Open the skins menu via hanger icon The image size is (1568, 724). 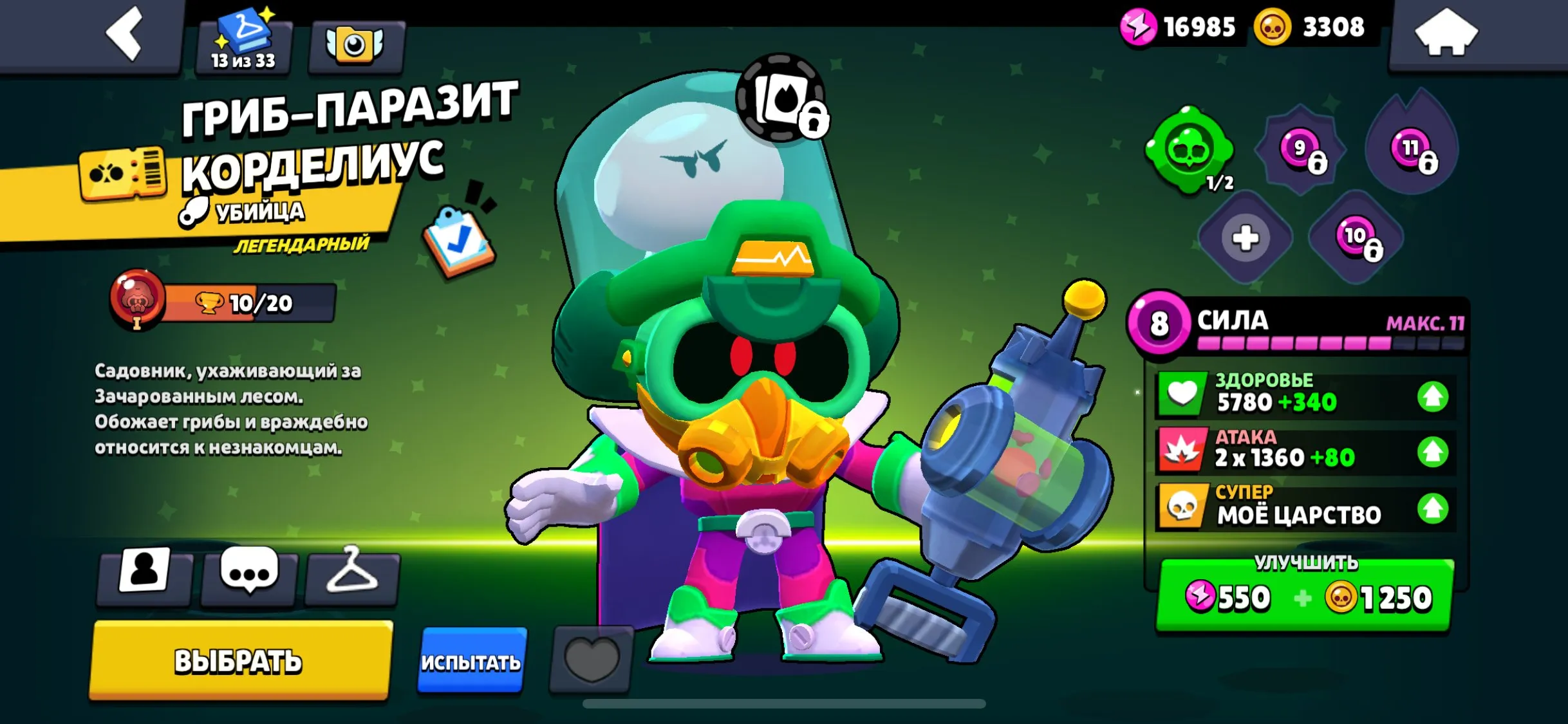[x=353, y=578]
